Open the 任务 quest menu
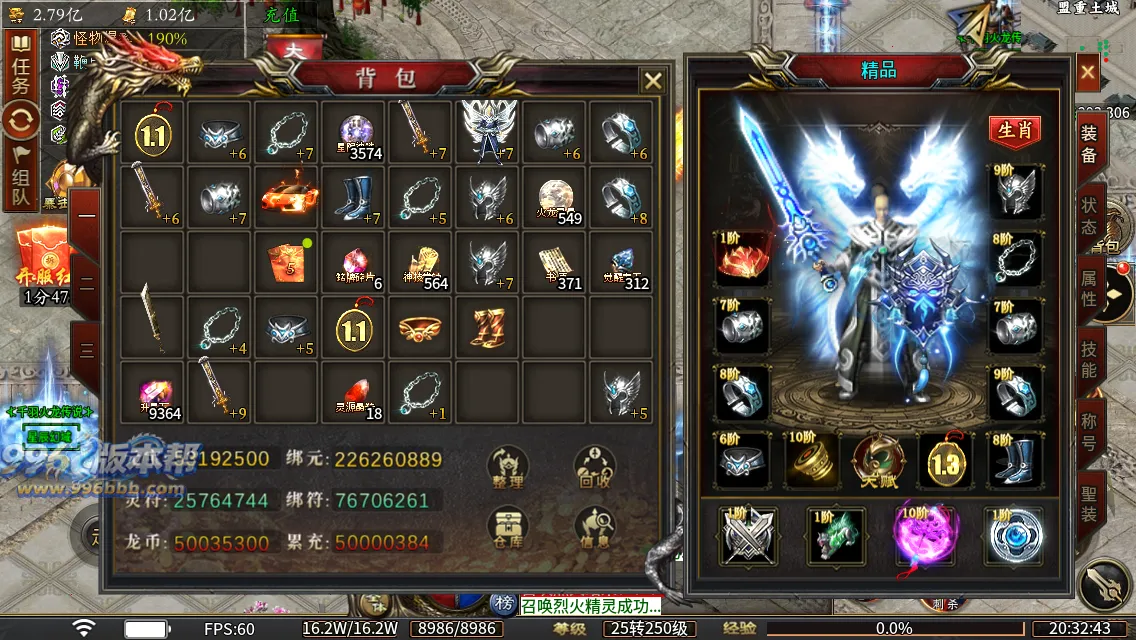The image size is (1136, 640). tap(20, 73)
